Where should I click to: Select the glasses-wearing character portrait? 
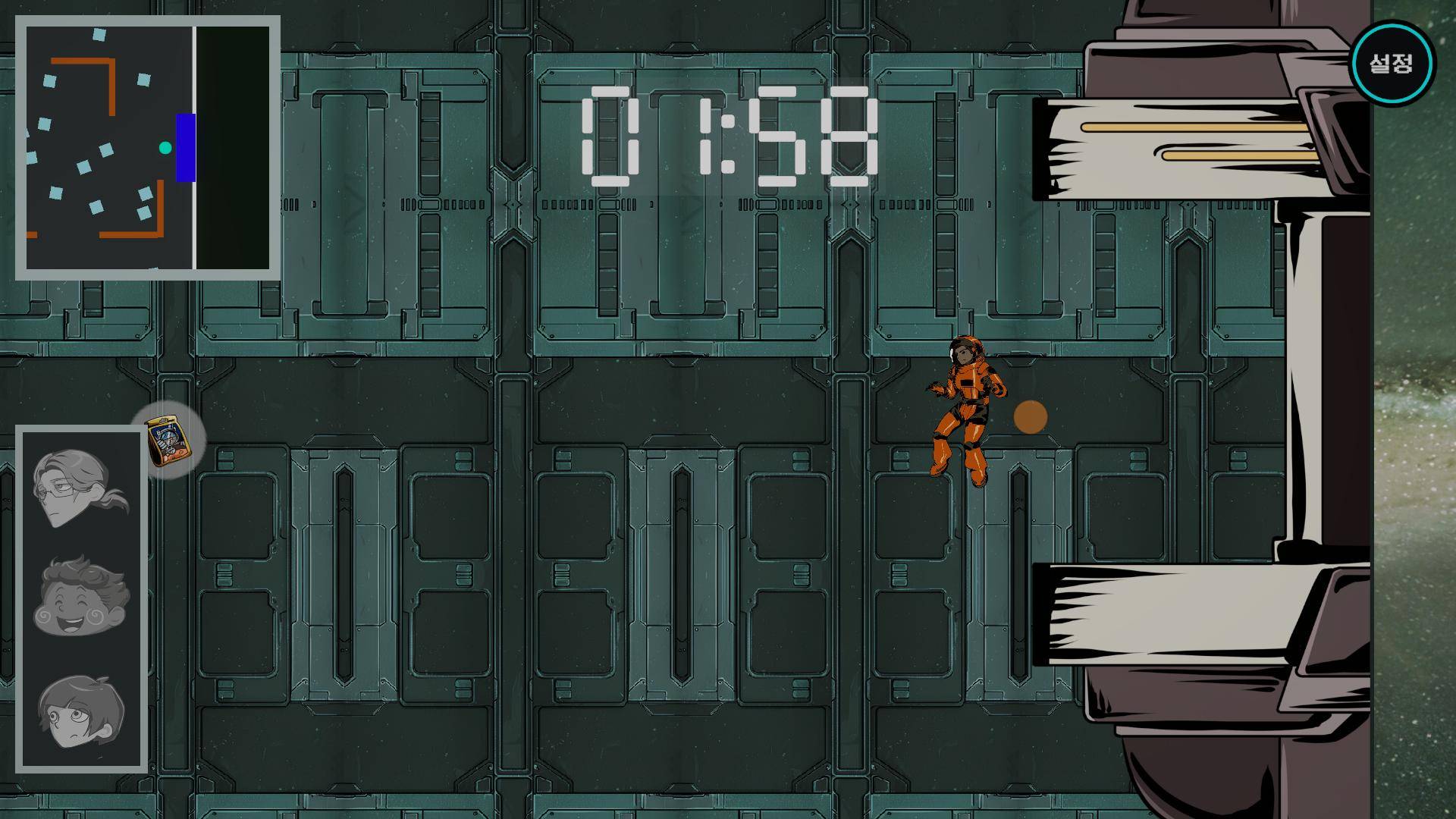click(x=79, y=487)
